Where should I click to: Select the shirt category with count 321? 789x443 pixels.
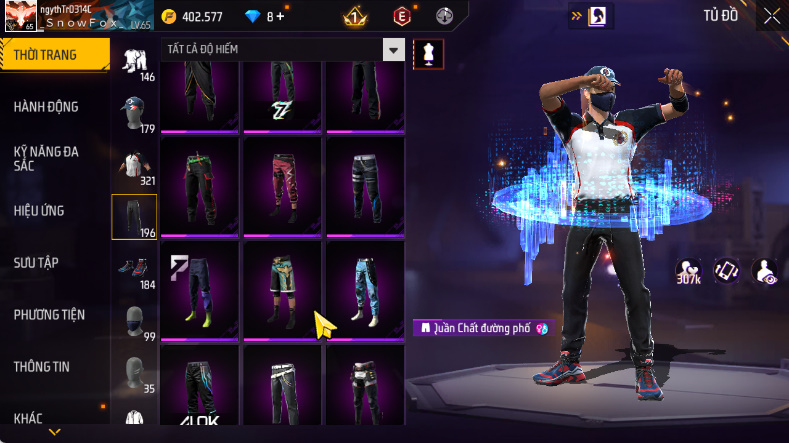[x=134, y=165]
